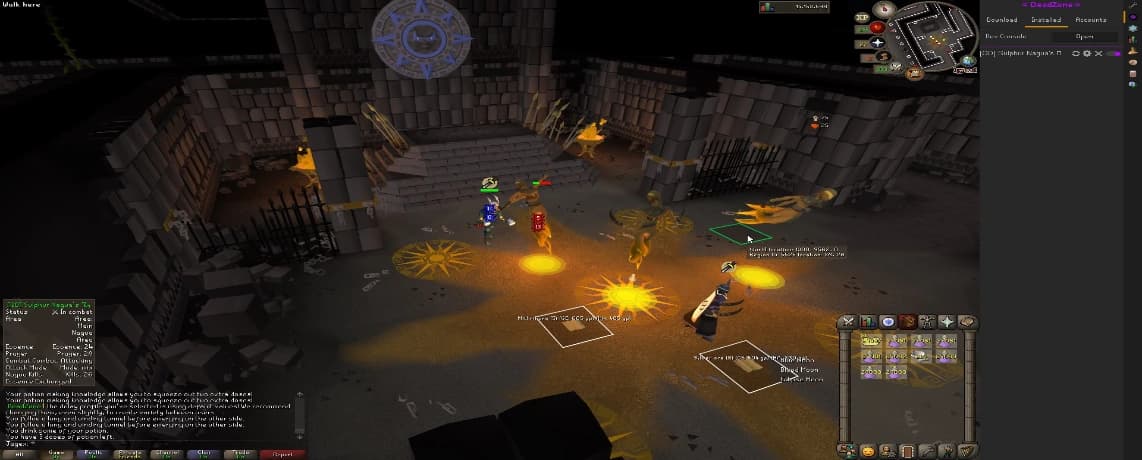The height and width of the screenshot is (460, 1142).
Task: Switch to the Game chat tab
Action: [56, 453]
